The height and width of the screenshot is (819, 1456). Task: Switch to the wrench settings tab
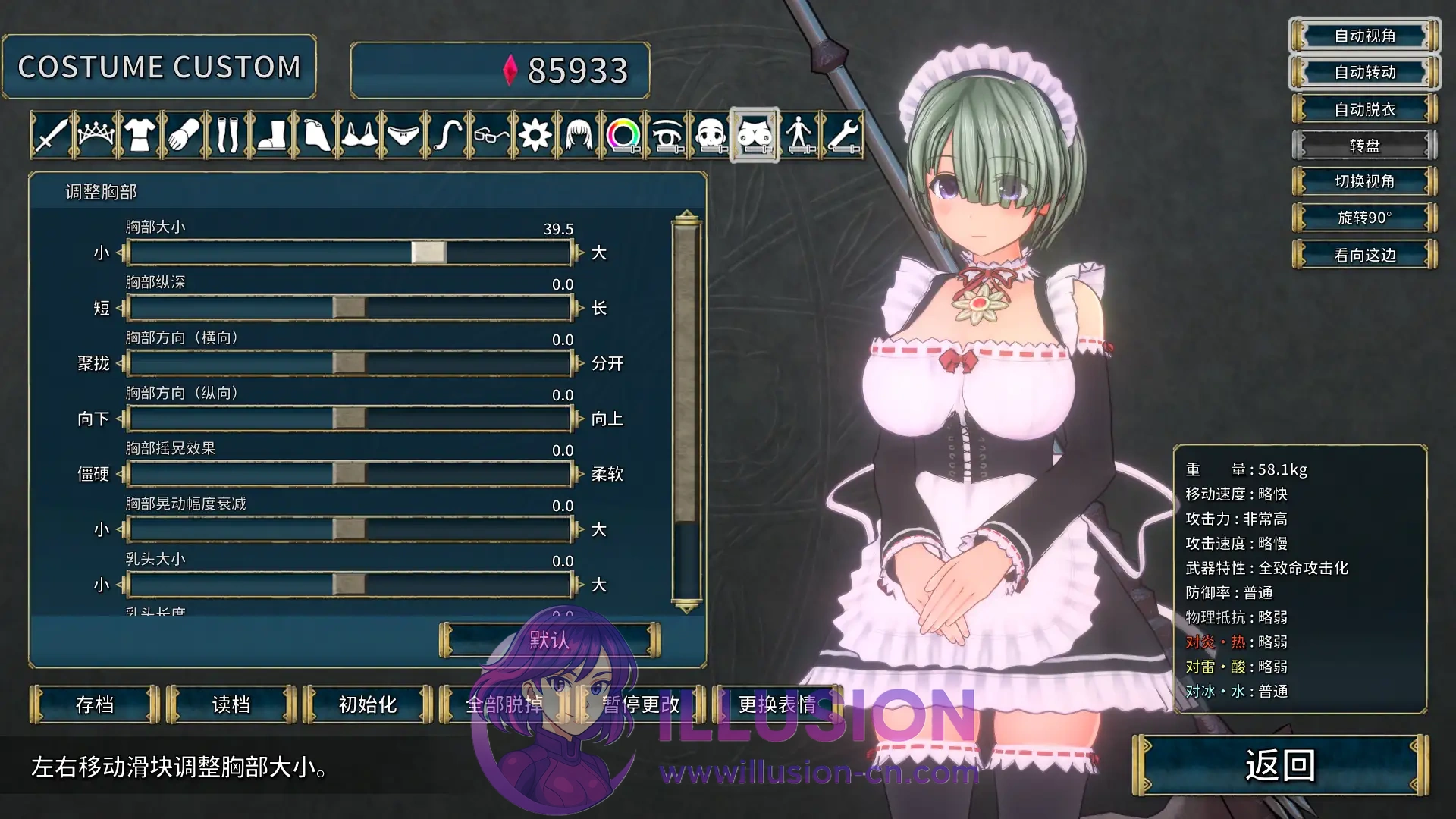tap(843, 136)
